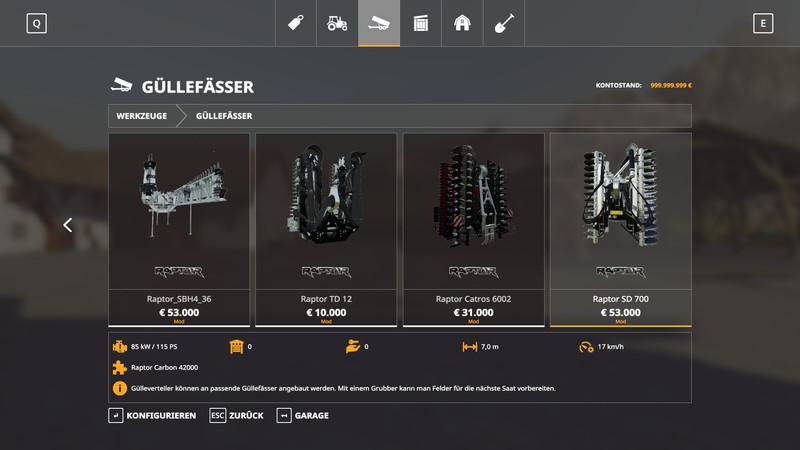Pick the Raptor Catros 6002 card
Screen dimensions: 800x450
point(473,229)
